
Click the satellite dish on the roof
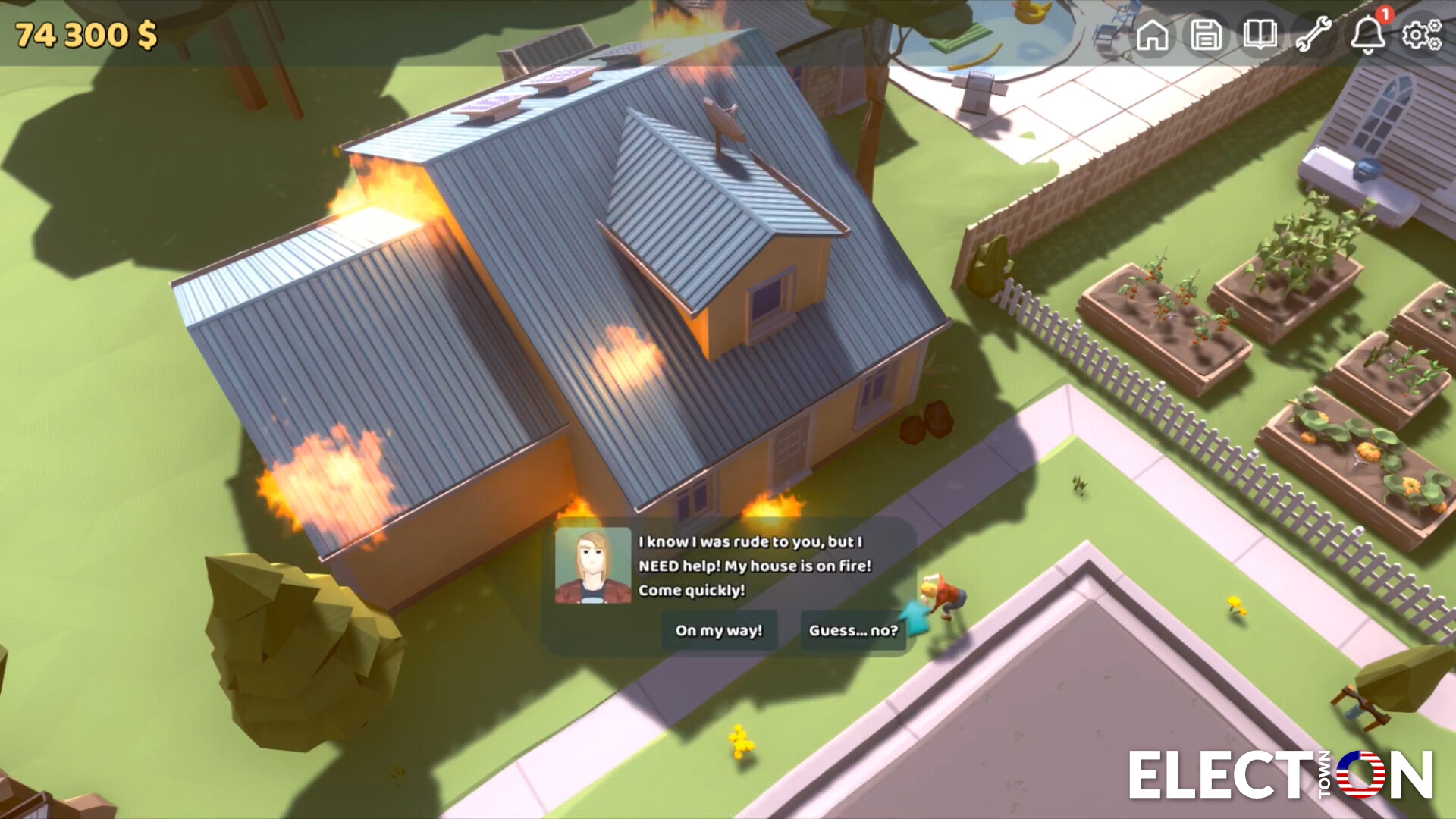tap(726, 119)
